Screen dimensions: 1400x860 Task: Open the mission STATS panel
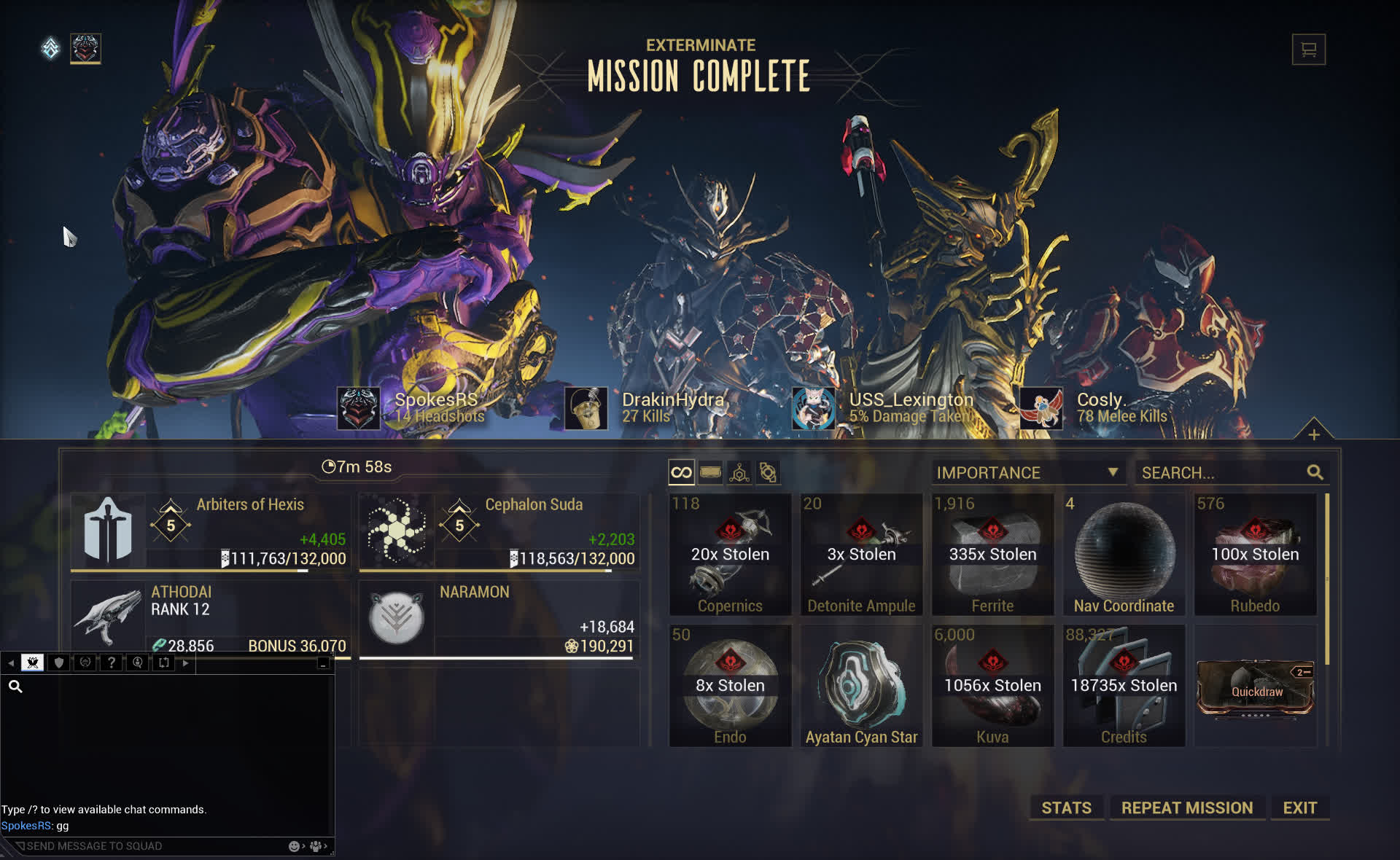(1066, 808)
